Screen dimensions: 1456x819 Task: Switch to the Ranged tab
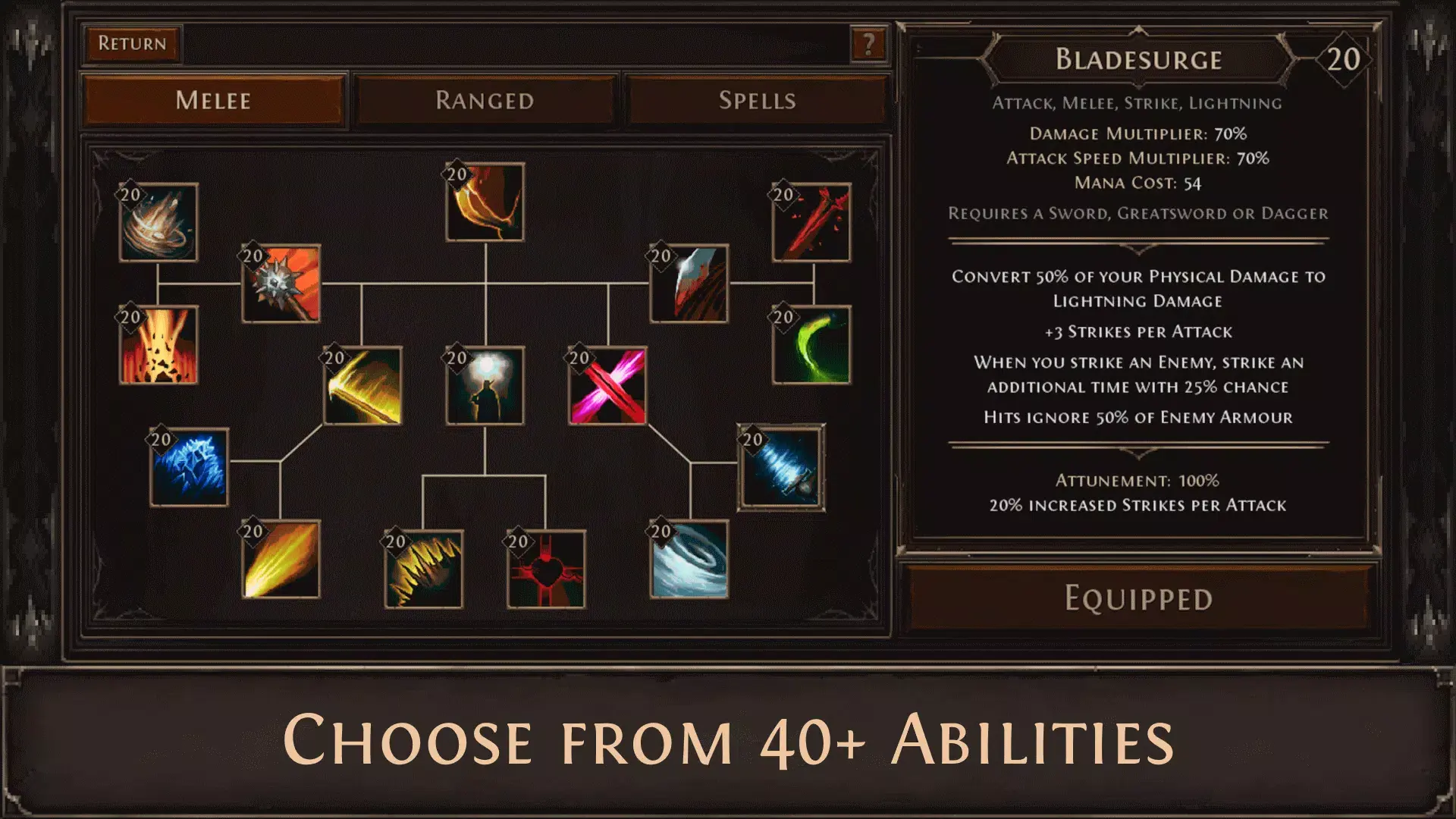pos(485,99)
